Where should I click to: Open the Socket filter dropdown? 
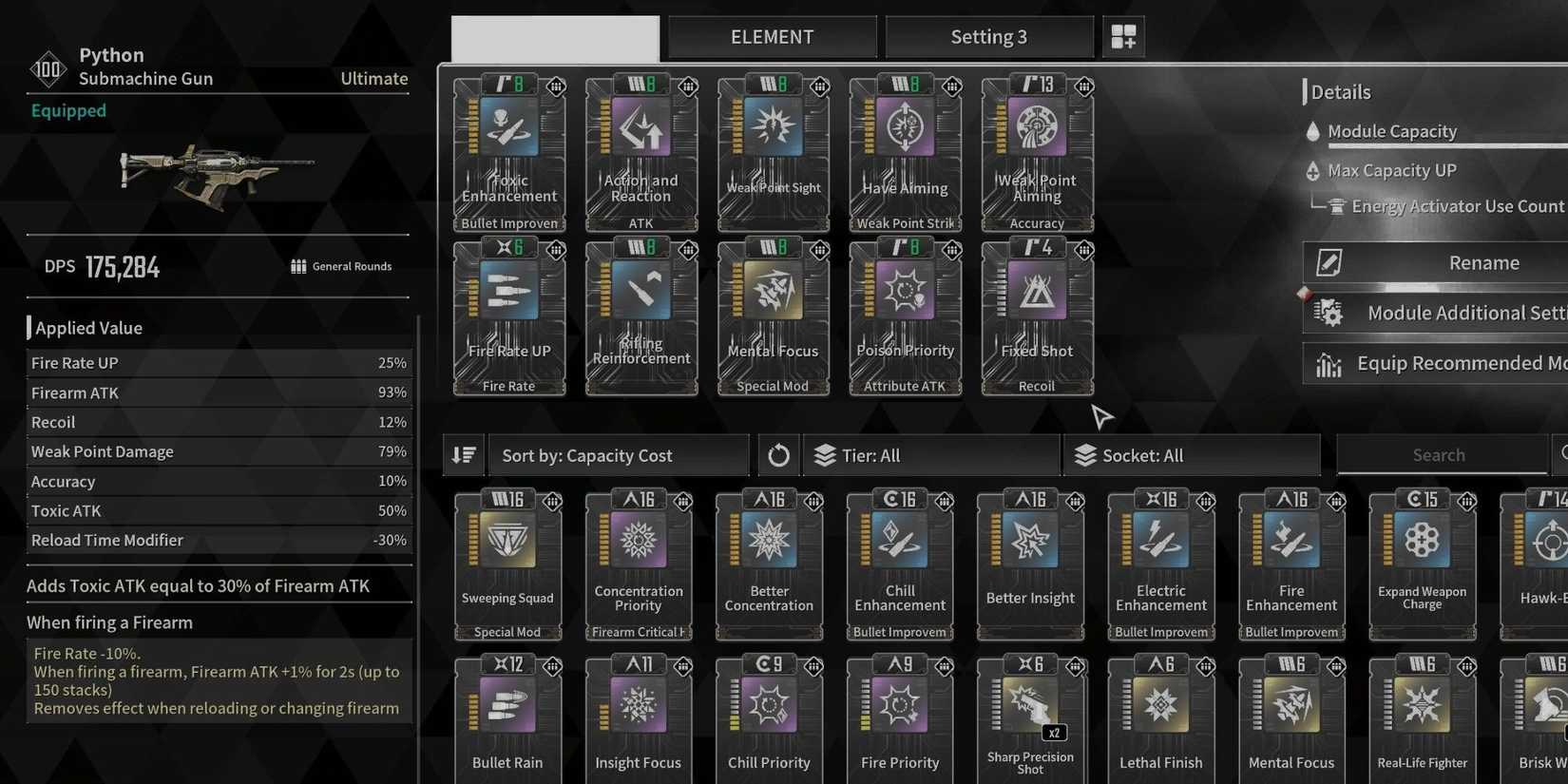[x=1193, y=455]
